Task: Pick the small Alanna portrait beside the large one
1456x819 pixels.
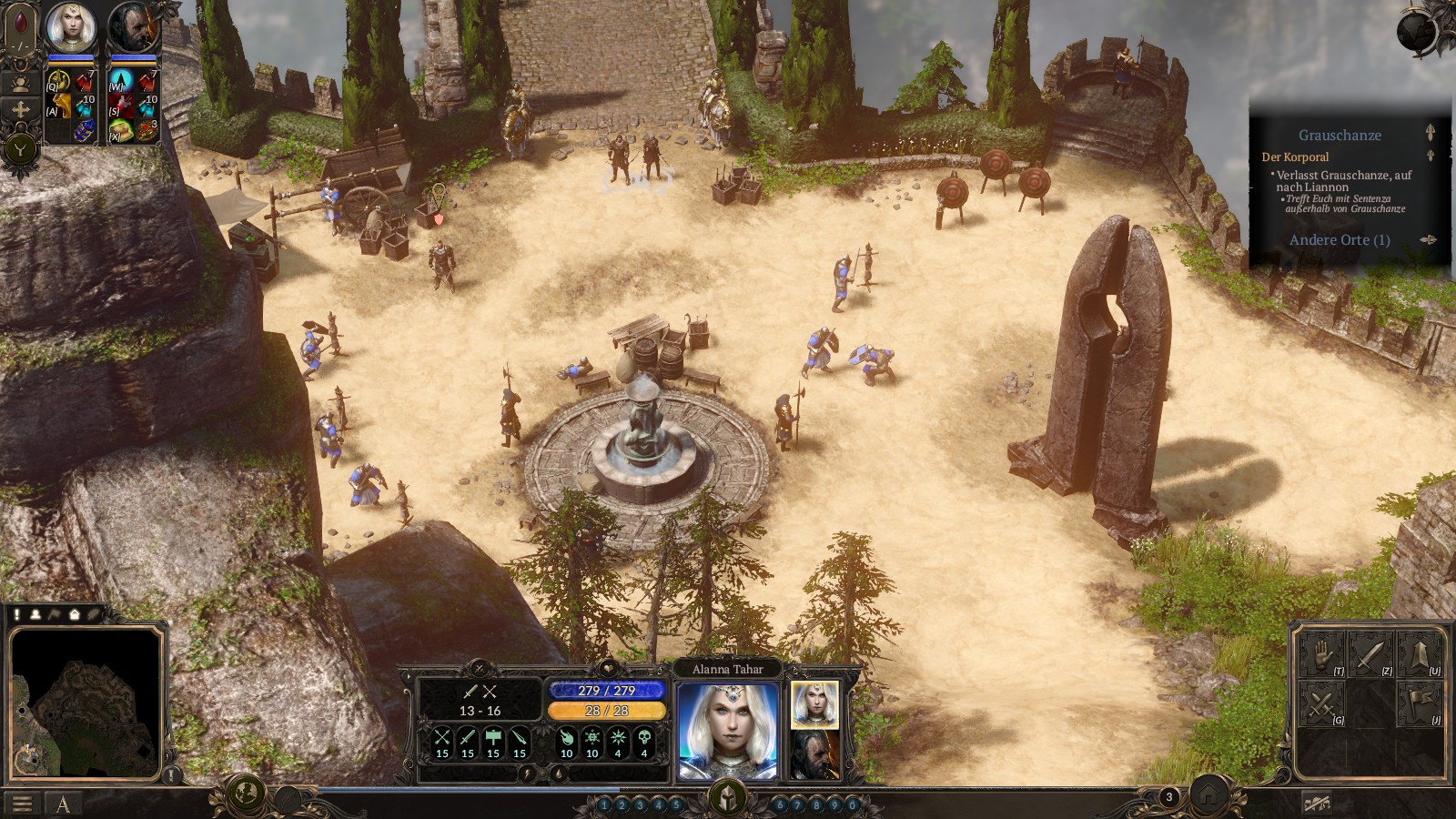Action: coord(814,703)
